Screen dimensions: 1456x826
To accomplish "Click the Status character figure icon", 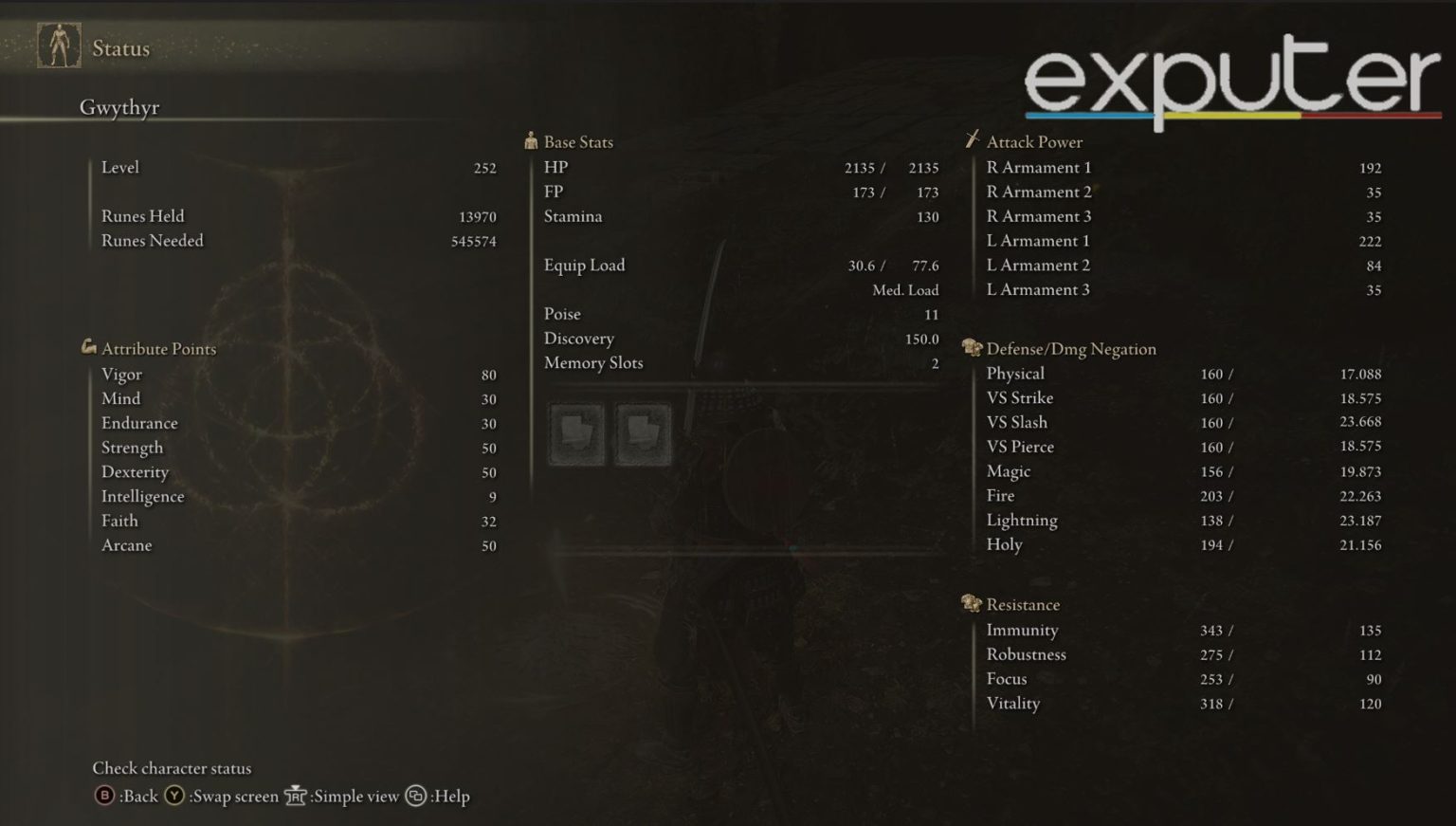I will pyautogui.click(x=58, y=46).
